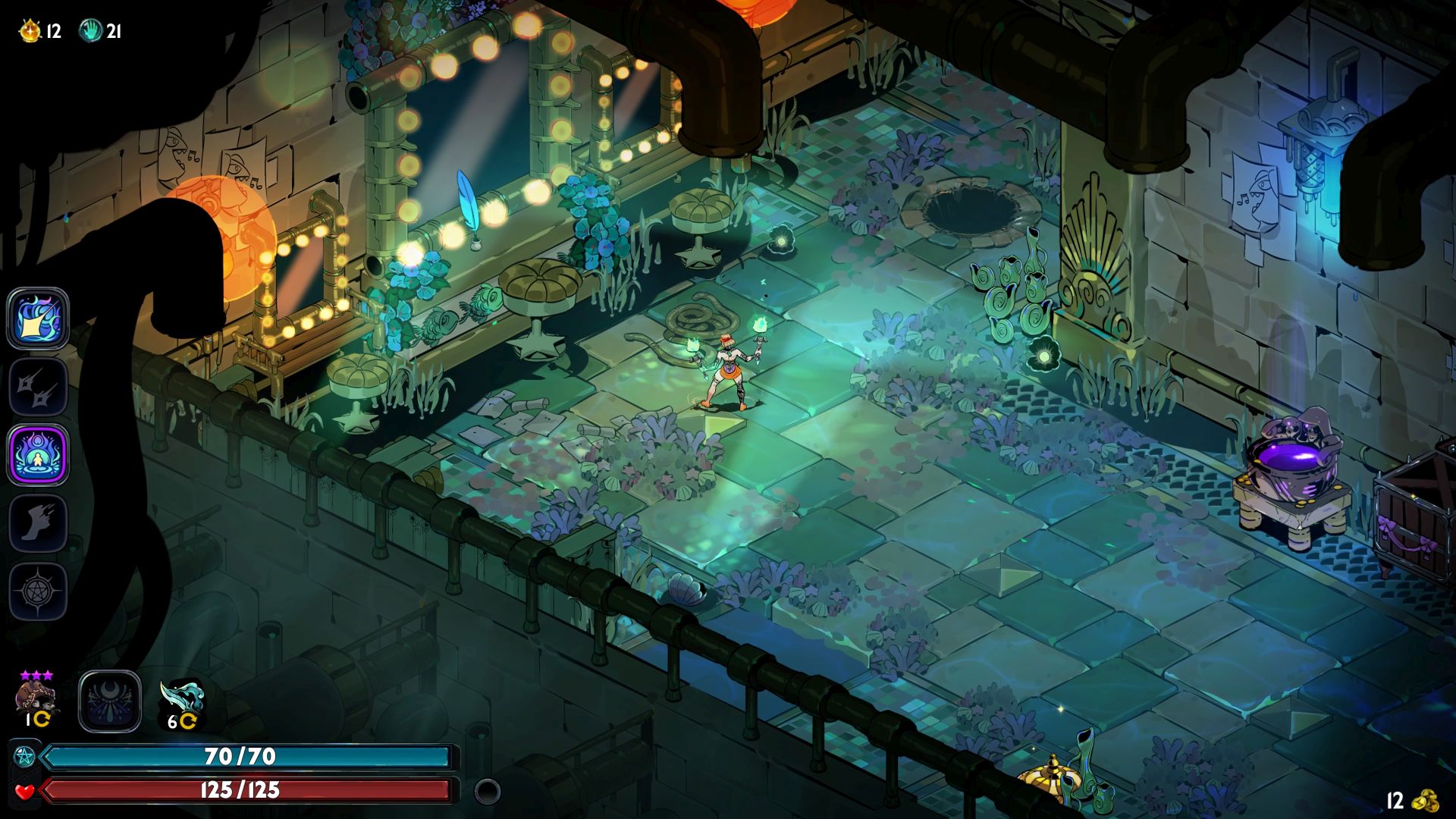The height and width of the screenshot is (819, 1456).
Task: Select the empty Sprint slot with foot
Action: click(38, 523)
